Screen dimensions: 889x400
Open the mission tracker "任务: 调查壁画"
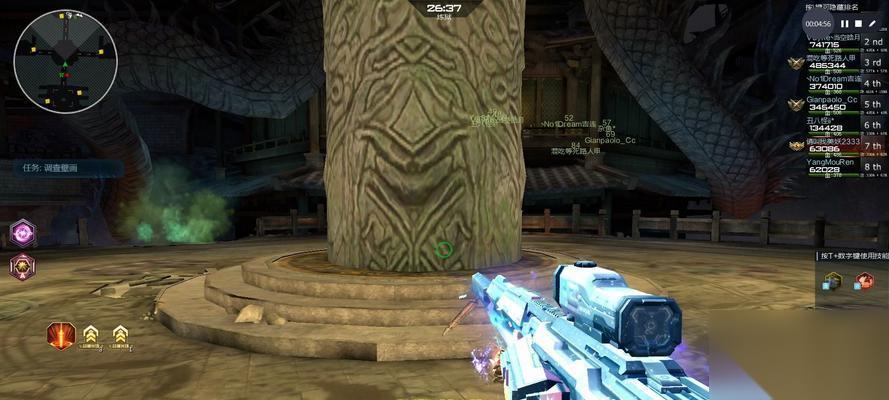(x=50, y=168)
